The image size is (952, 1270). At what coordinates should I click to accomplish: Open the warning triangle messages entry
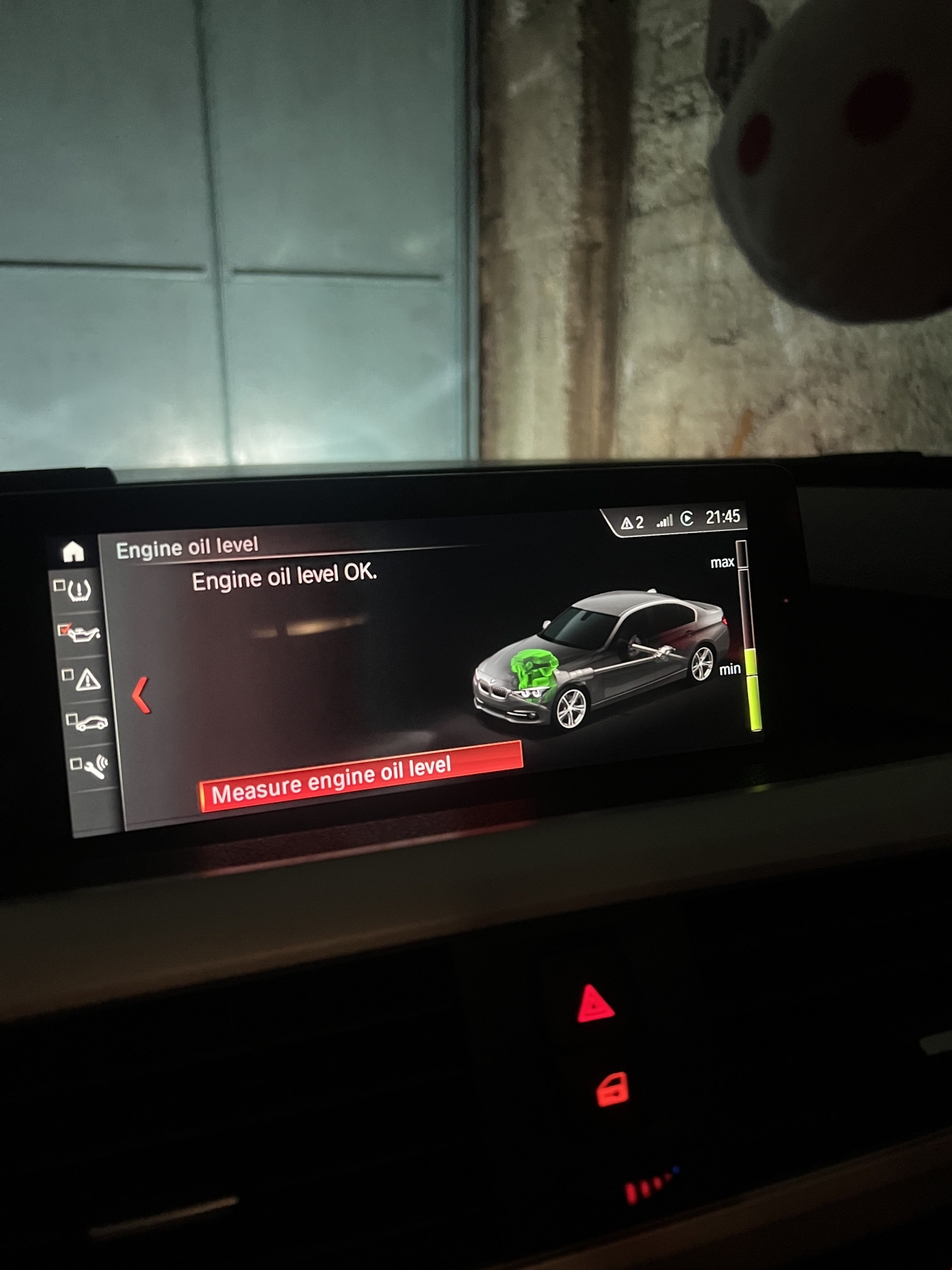(x=86, y=679)
